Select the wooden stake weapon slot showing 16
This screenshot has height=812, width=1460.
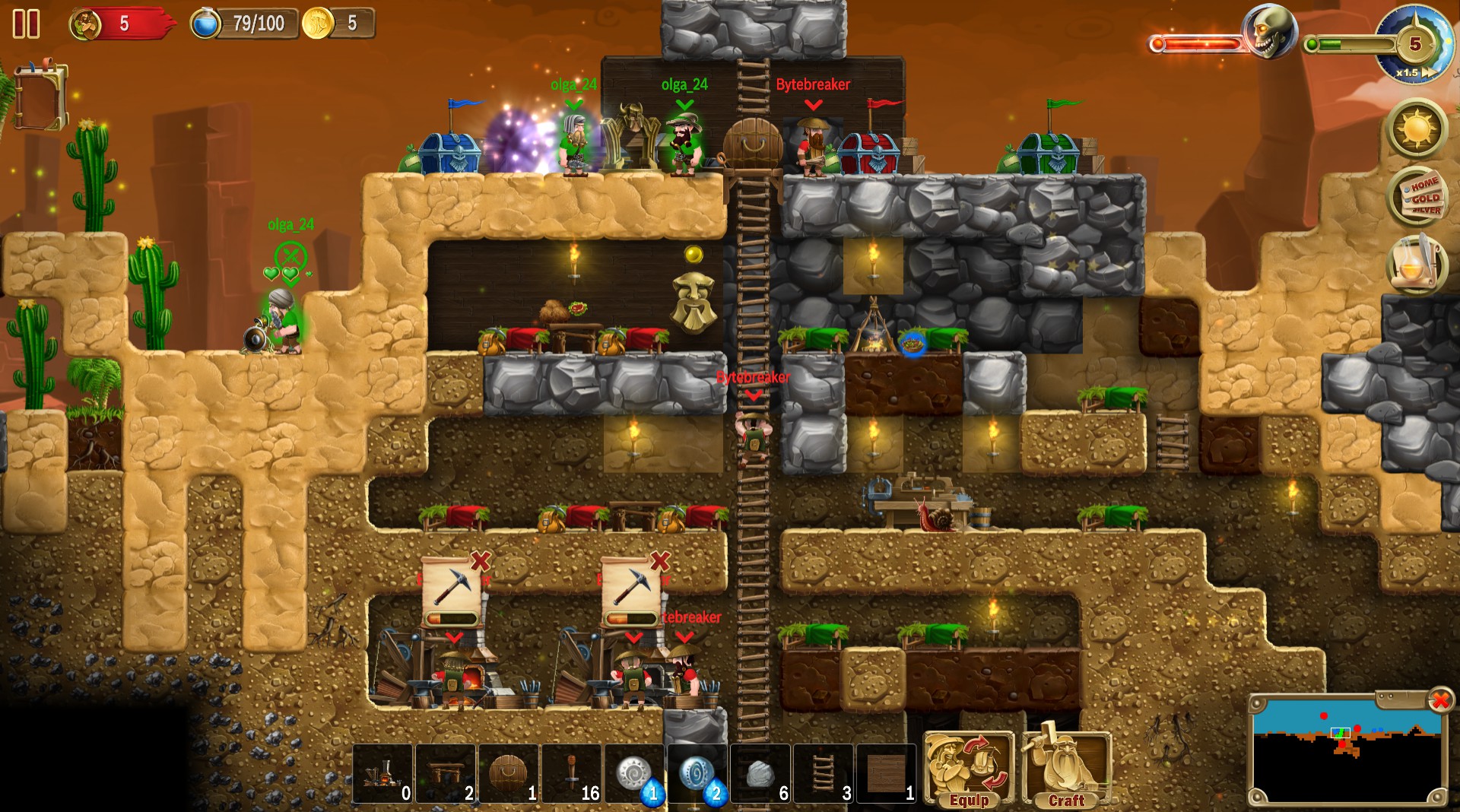[572, 772]
